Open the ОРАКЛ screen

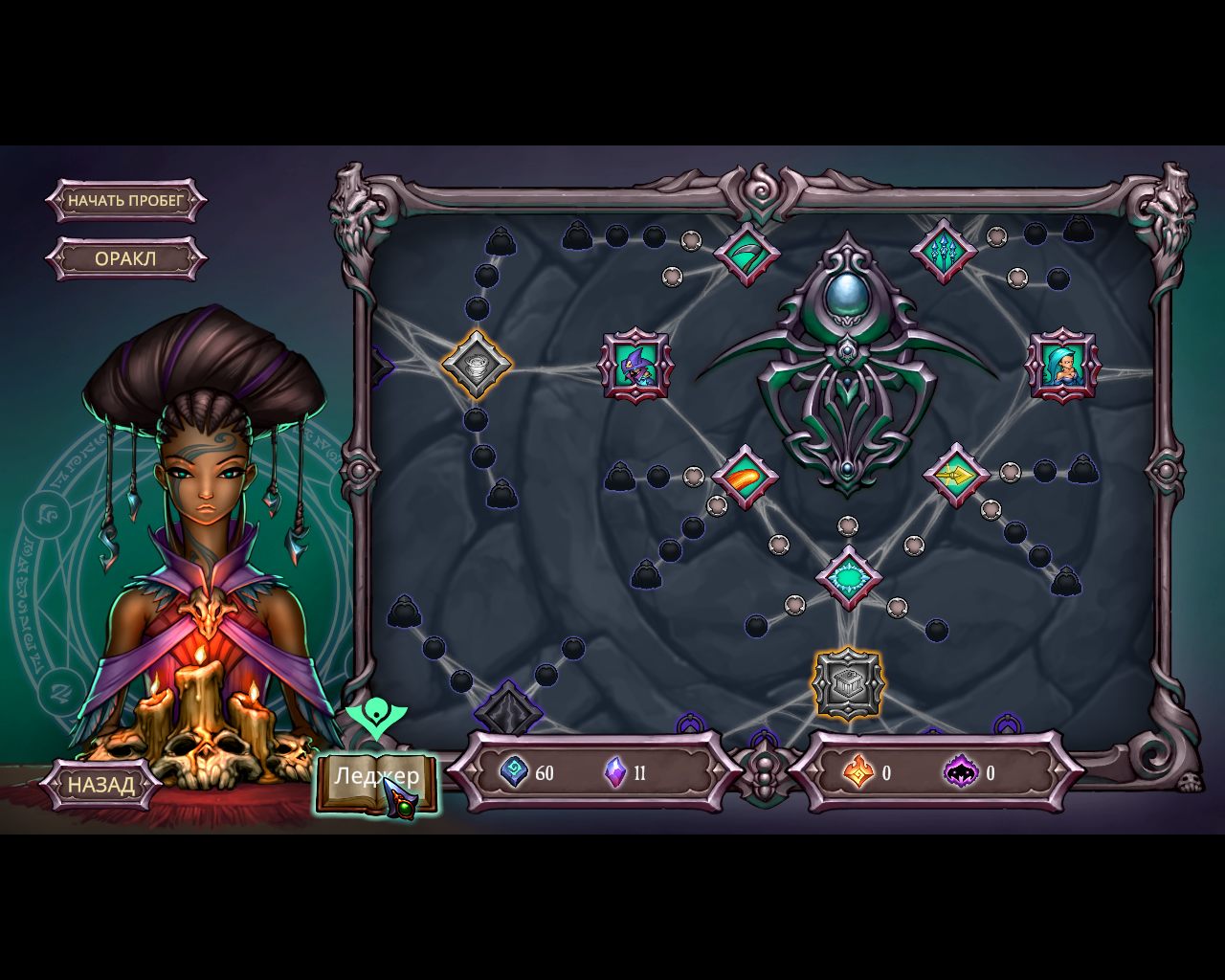125,259
